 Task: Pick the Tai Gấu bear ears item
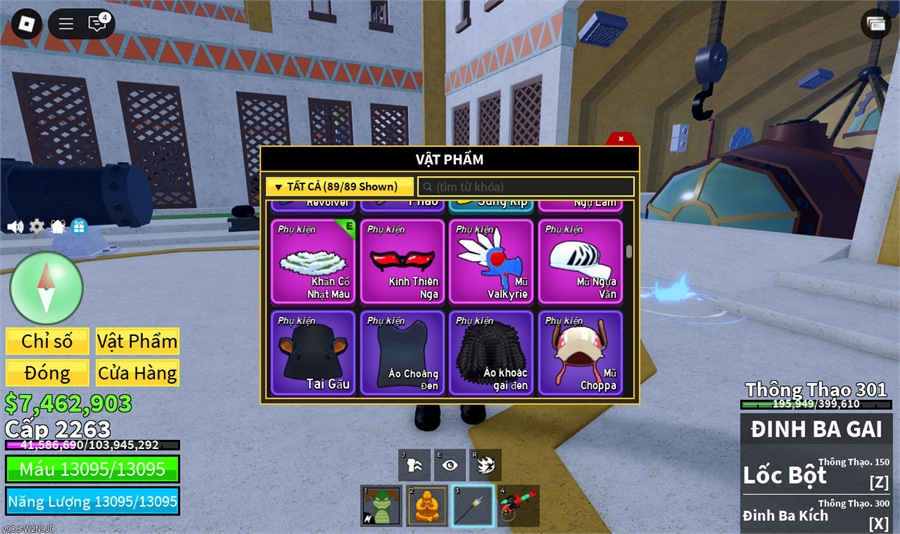[313, 352]
